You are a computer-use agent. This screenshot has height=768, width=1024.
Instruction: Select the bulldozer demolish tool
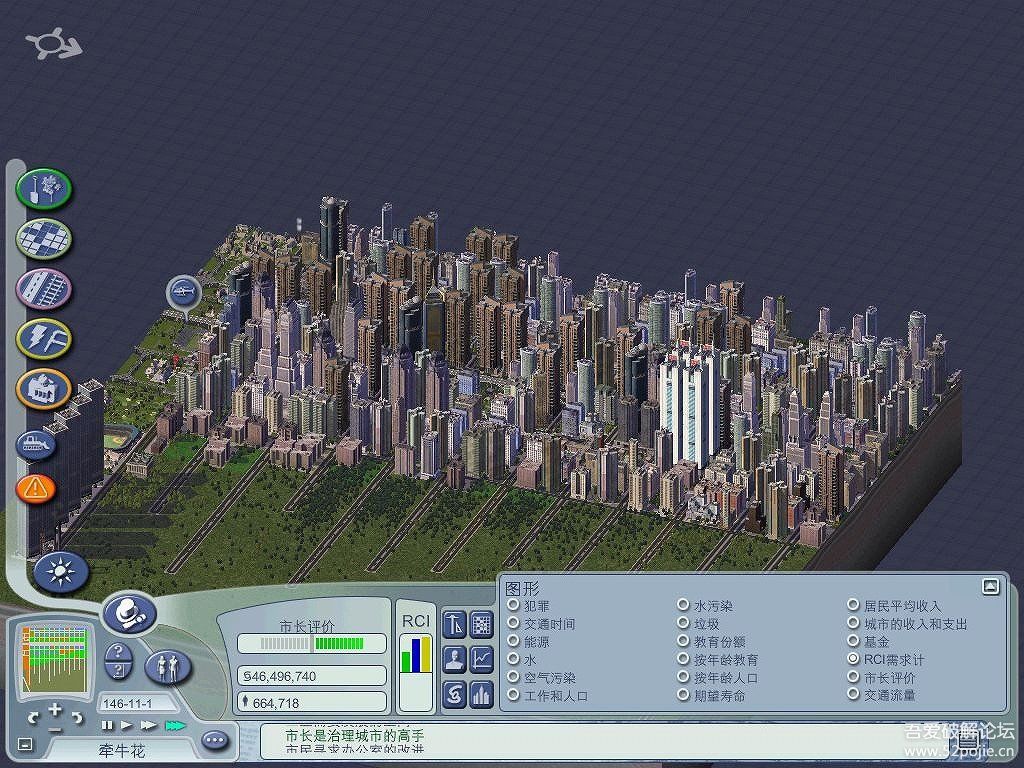click(x=36, y=443)
